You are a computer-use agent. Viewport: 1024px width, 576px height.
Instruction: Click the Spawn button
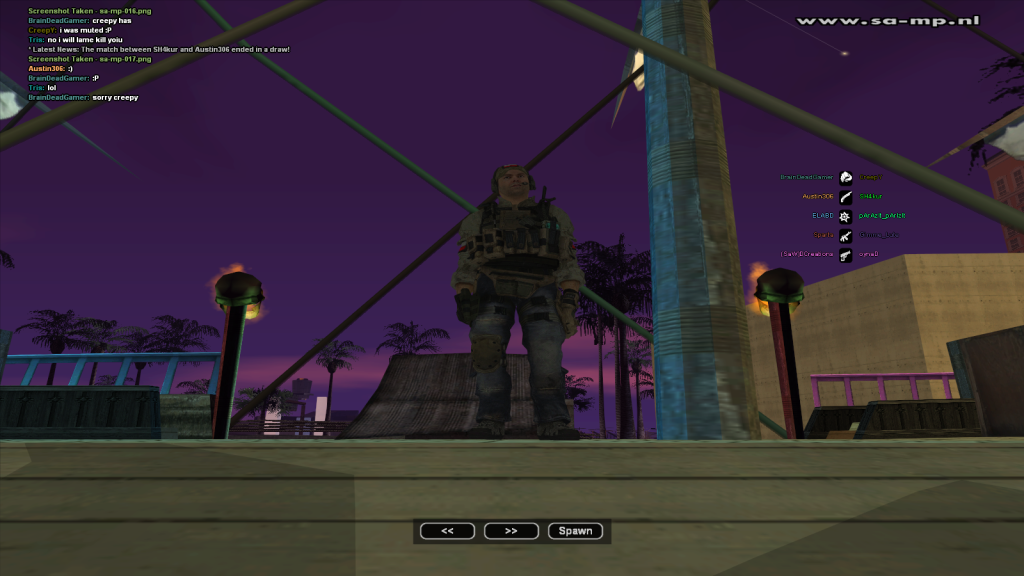(575, 531)
